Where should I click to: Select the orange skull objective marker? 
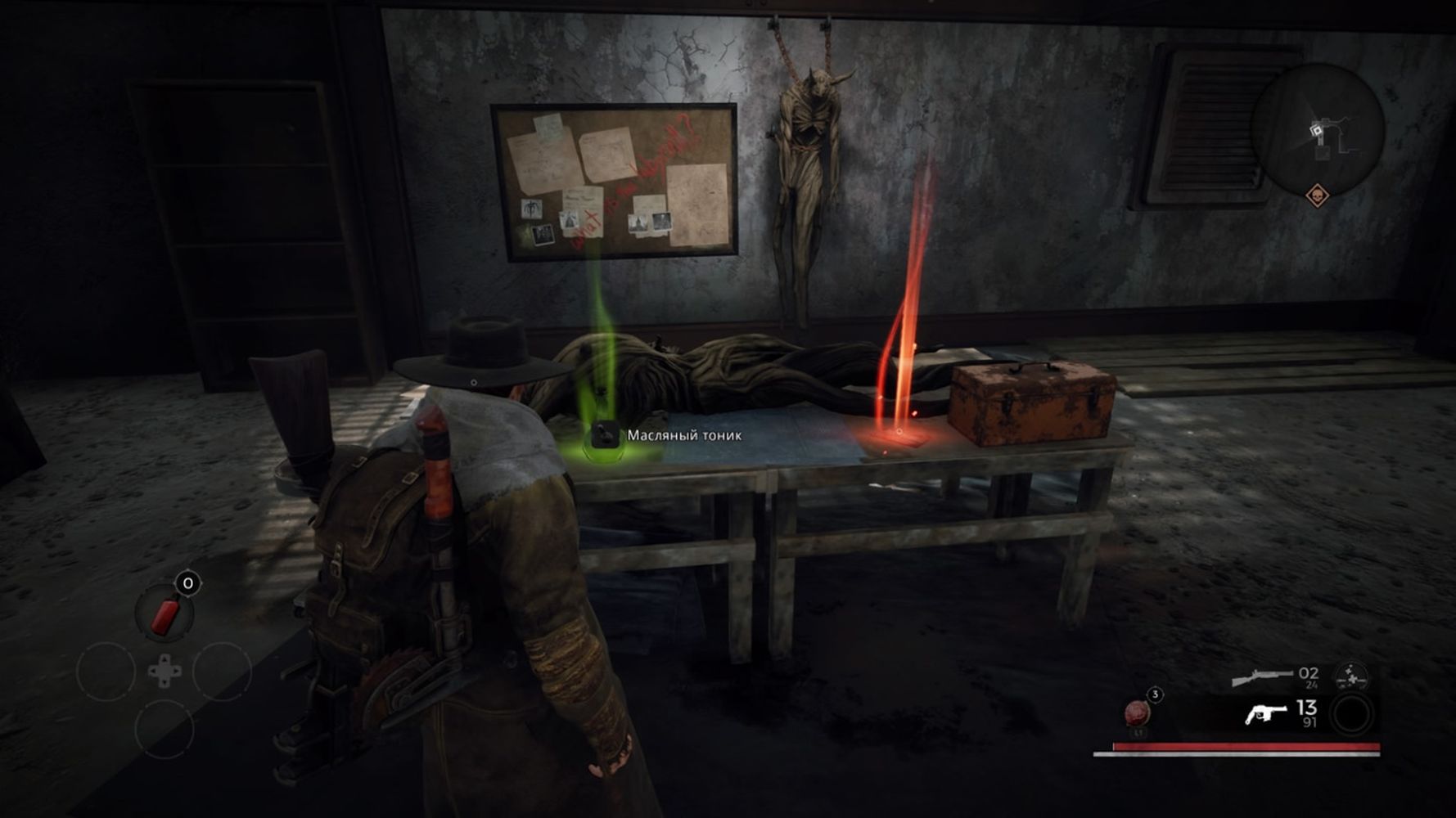1316,195
